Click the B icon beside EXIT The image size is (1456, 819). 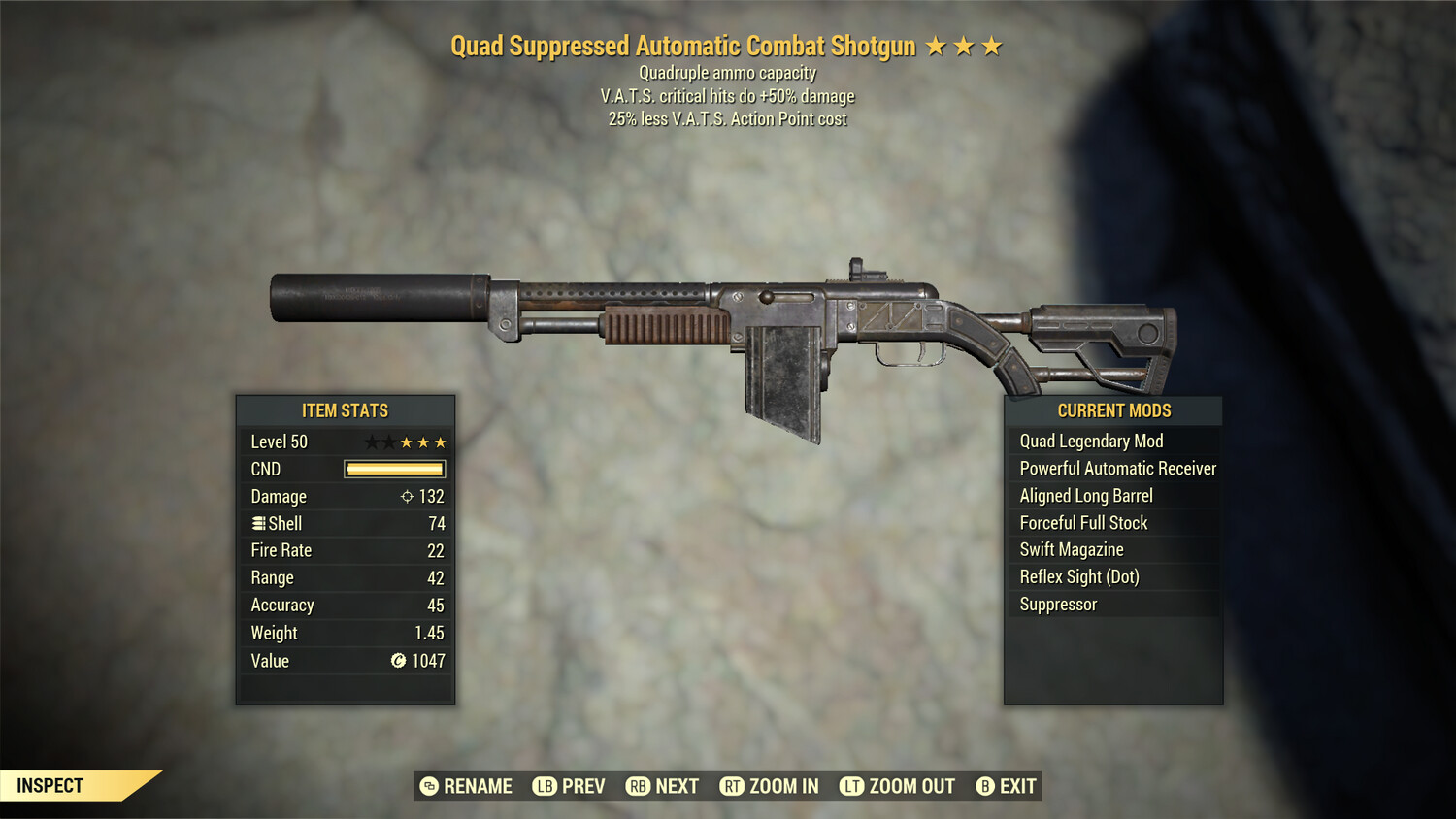(985, 786)
